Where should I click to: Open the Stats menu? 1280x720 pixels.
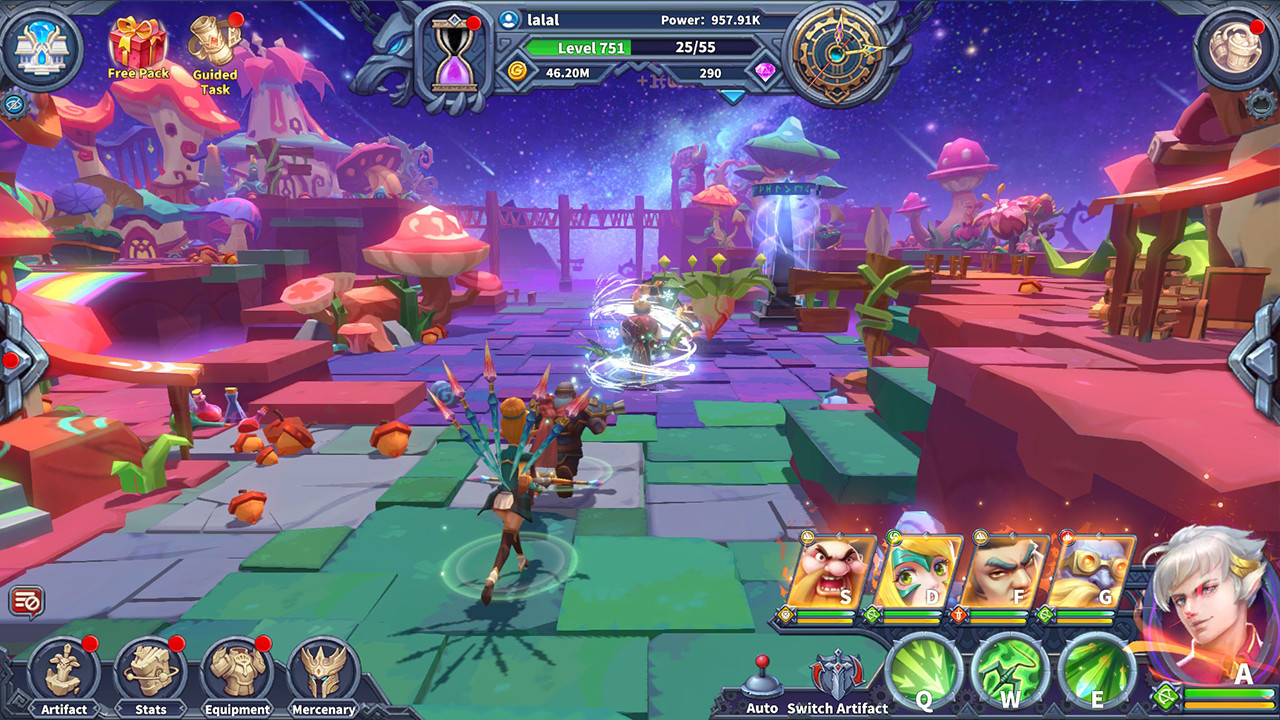tap(150, 674)
